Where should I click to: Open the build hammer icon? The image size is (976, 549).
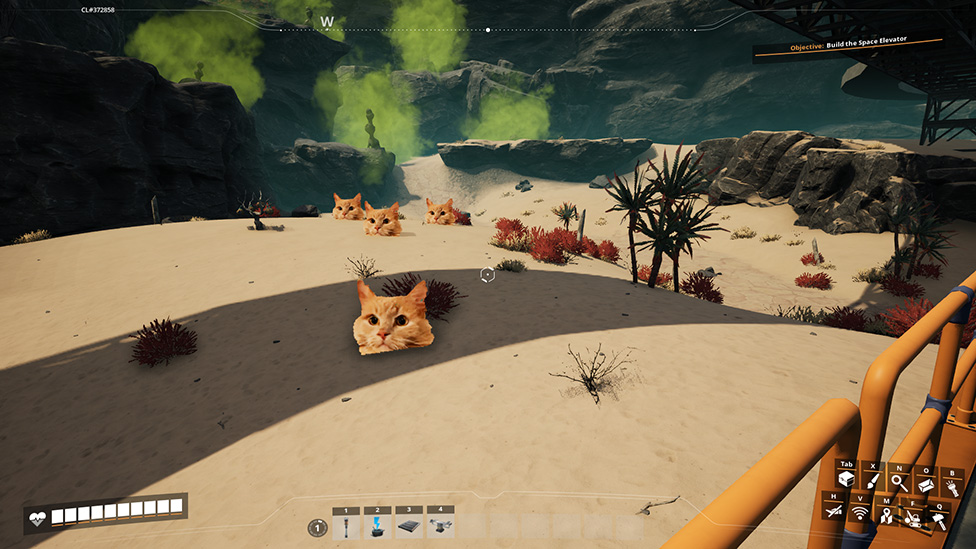[939, 518]
